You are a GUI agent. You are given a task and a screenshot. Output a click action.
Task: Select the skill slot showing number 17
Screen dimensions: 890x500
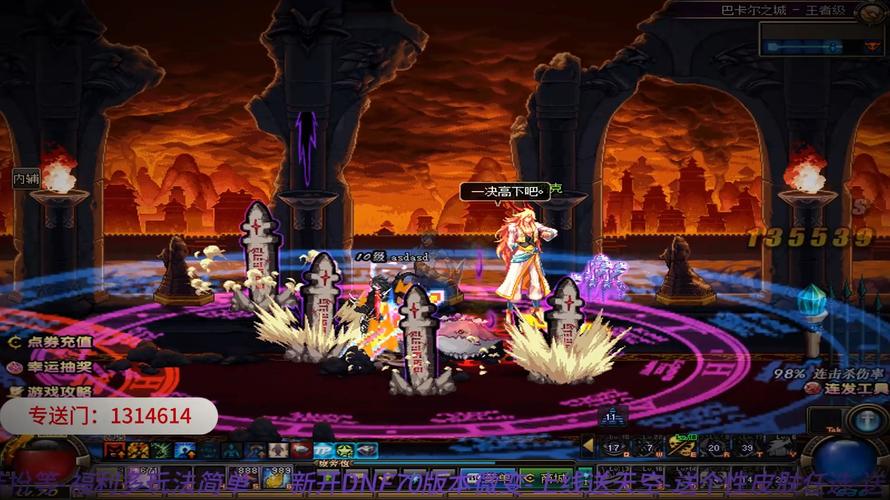coord(613,447)
